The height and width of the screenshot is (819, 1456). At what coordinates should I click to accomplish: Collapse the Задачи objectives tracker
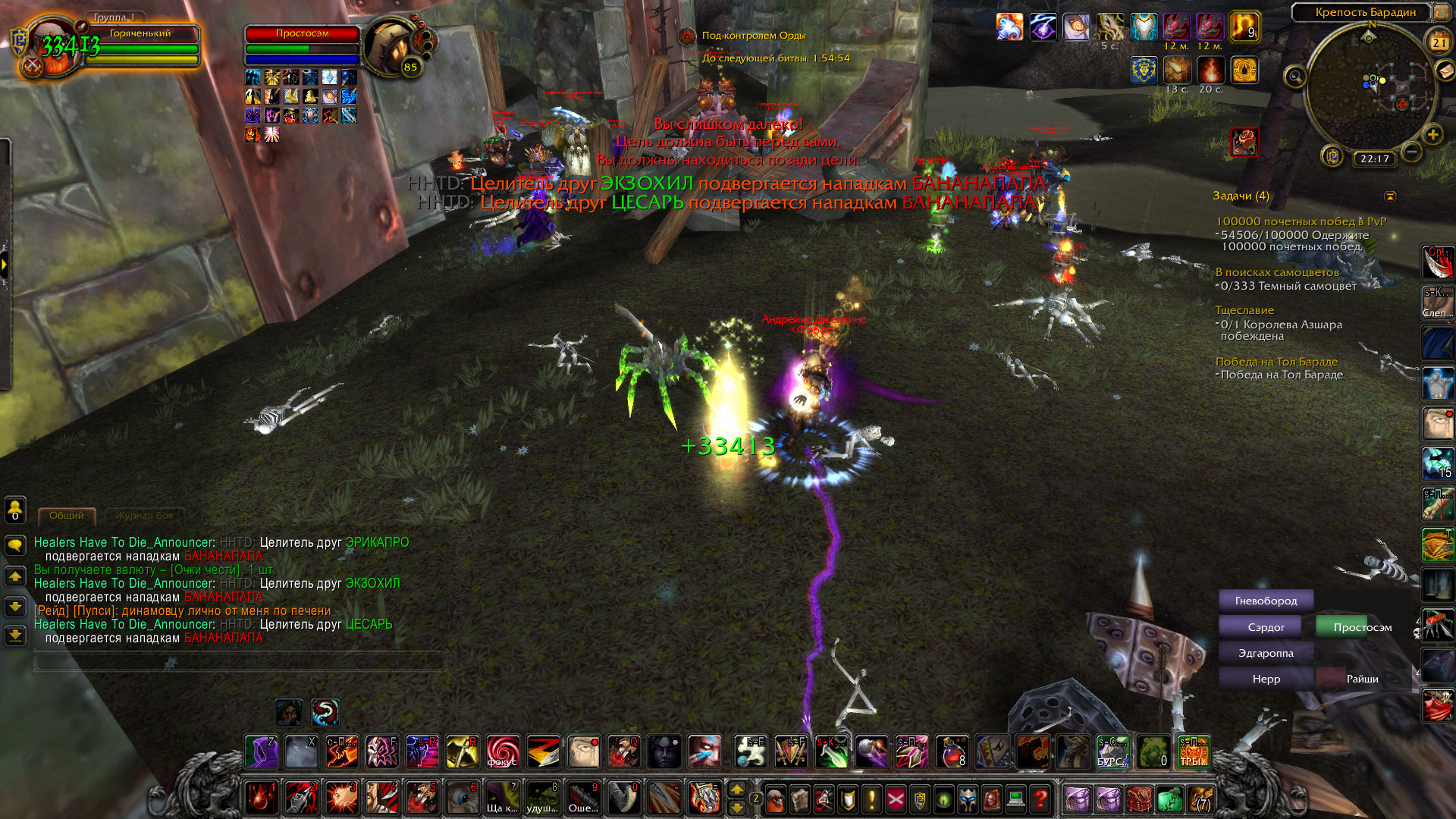1390,196
